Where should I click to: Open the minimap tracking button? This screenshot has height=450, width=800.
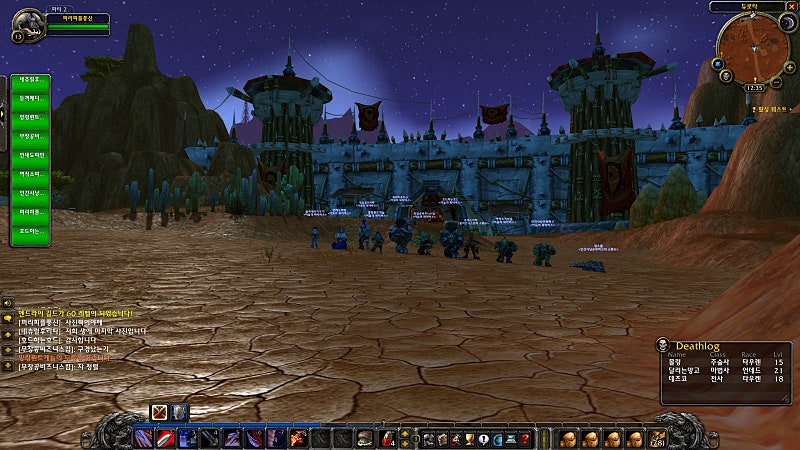717,64
